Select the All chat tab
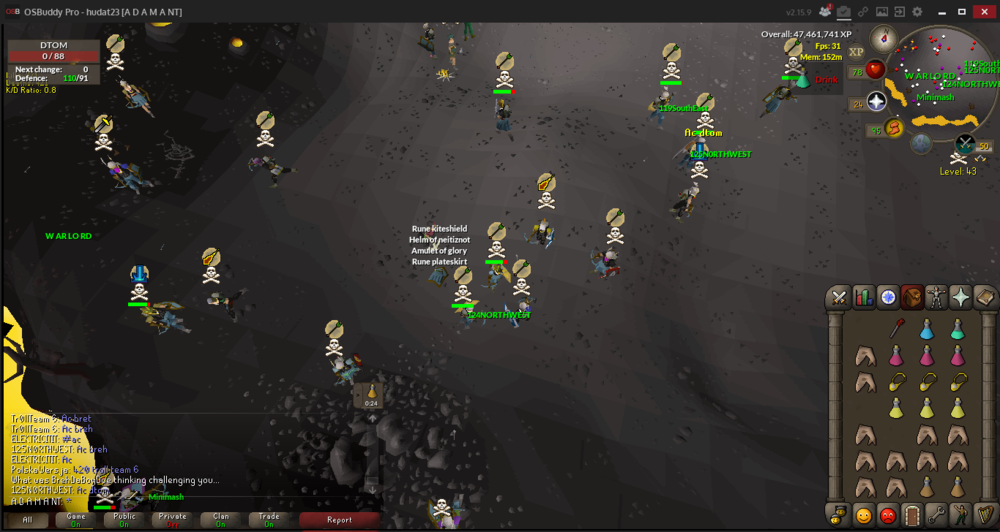1000x532 pixels. pos(28,520)
